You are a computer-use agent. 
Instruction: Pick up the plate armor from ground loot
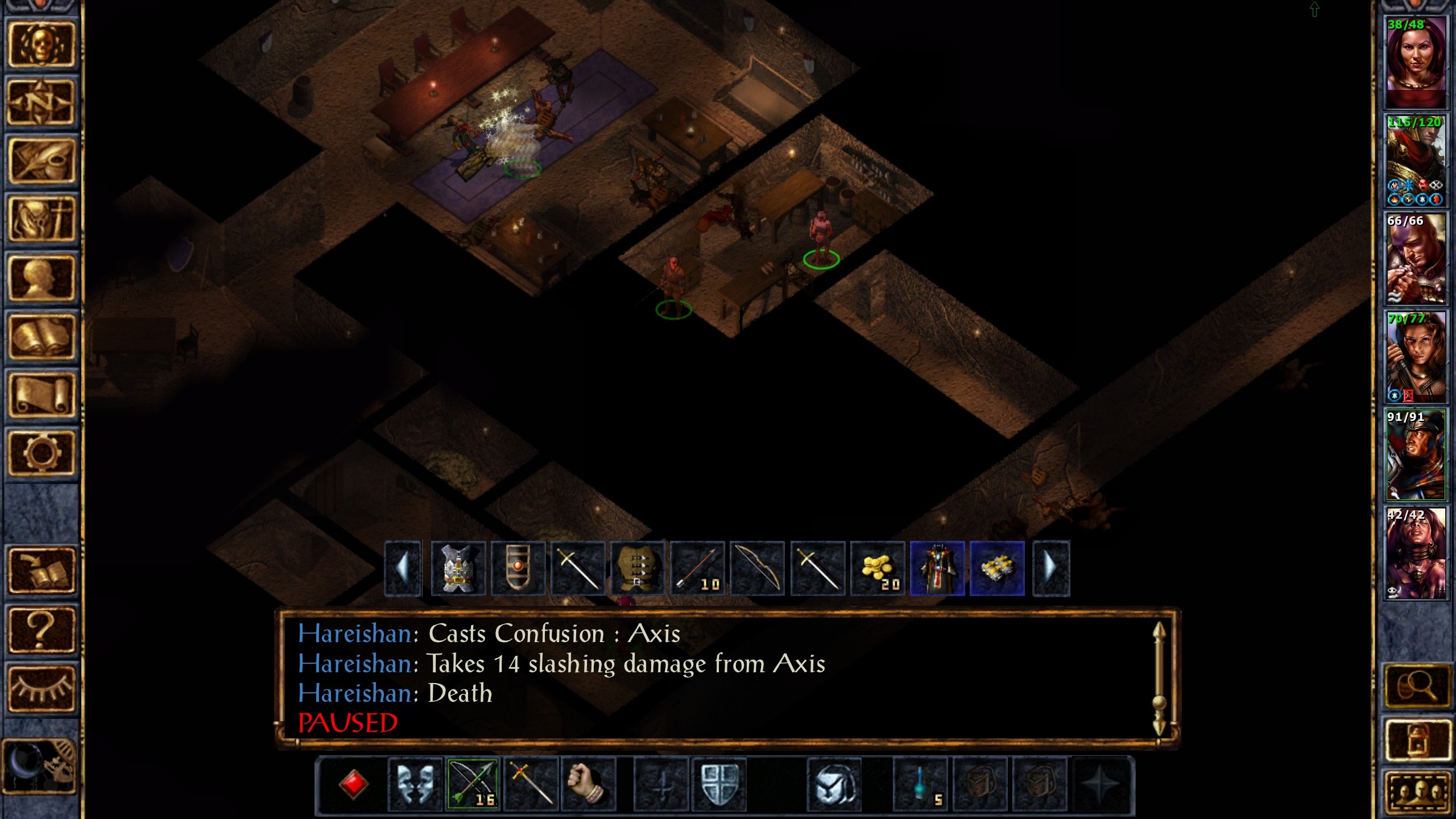(x=458, y=568)
